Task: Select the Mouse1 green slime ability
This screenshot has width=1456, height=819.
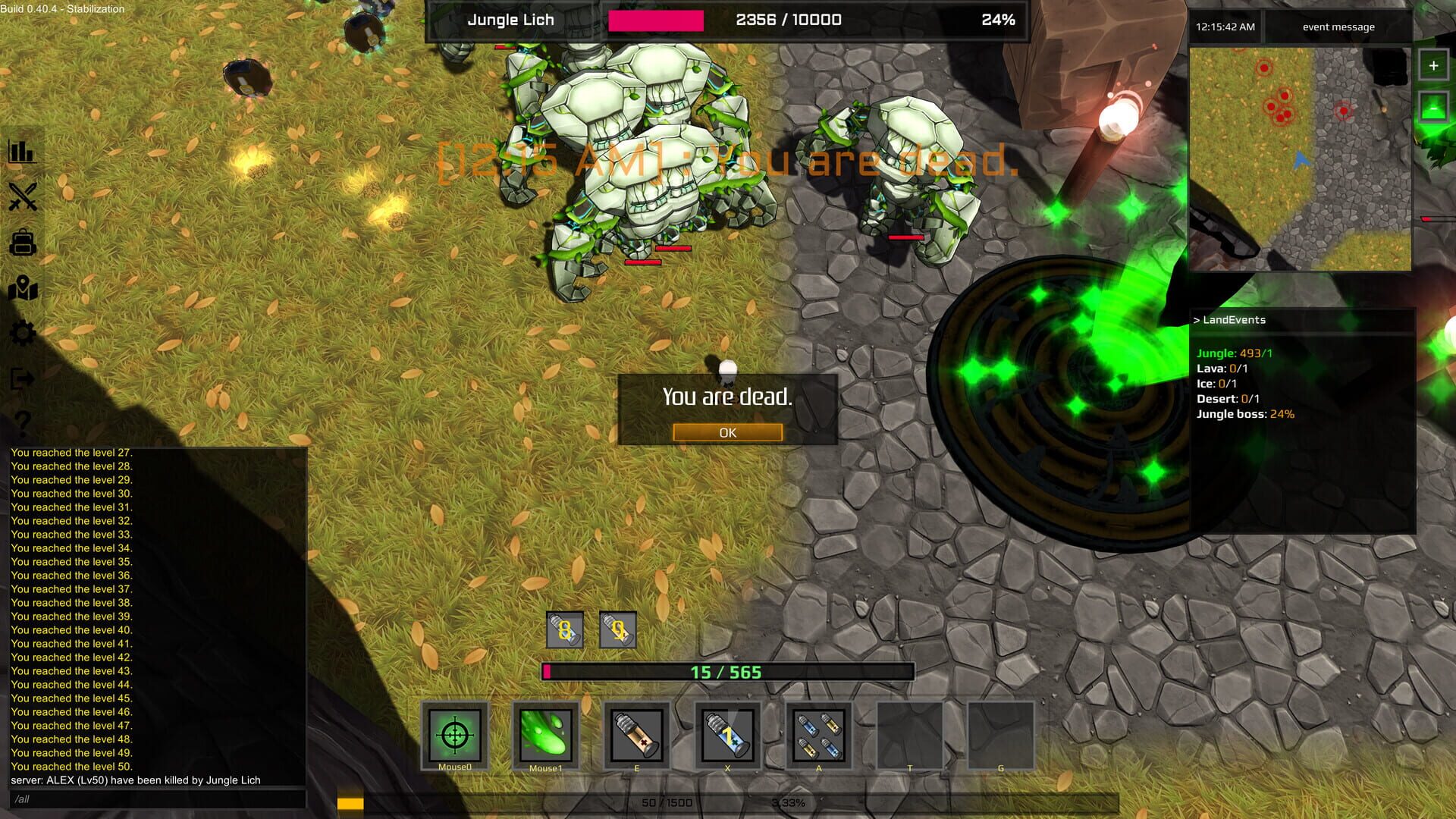Action: tap(546, 736)
